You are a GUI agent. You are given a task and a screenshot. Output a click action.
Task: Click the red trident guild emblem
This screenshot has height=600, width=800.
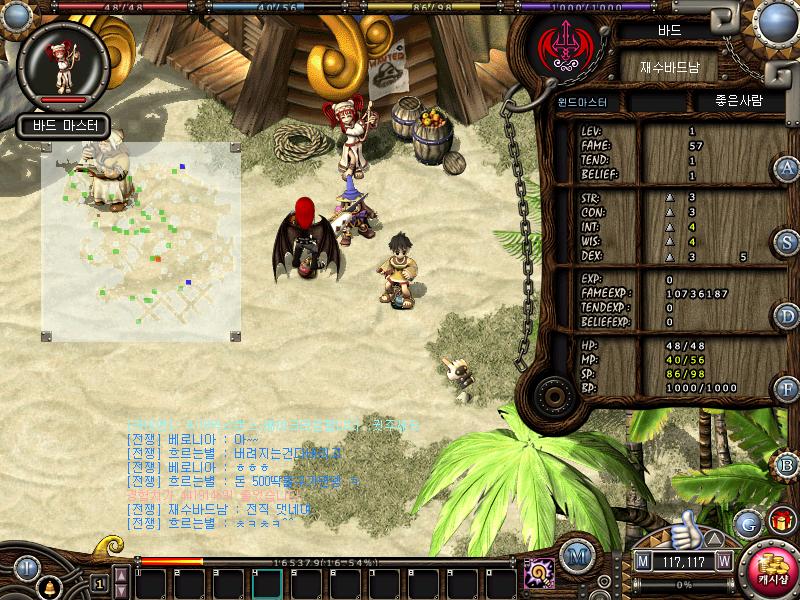[561, 46]
